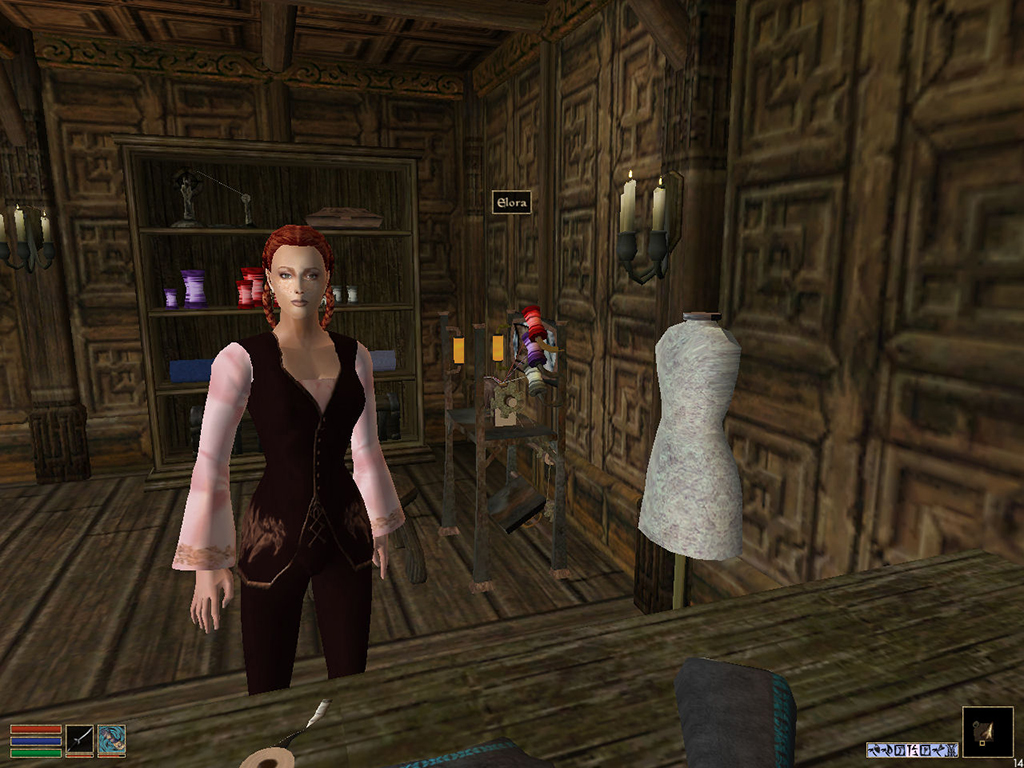Select the blue swirl active spell icon
Screen dimensions: 1024x768
click(112, 740)
